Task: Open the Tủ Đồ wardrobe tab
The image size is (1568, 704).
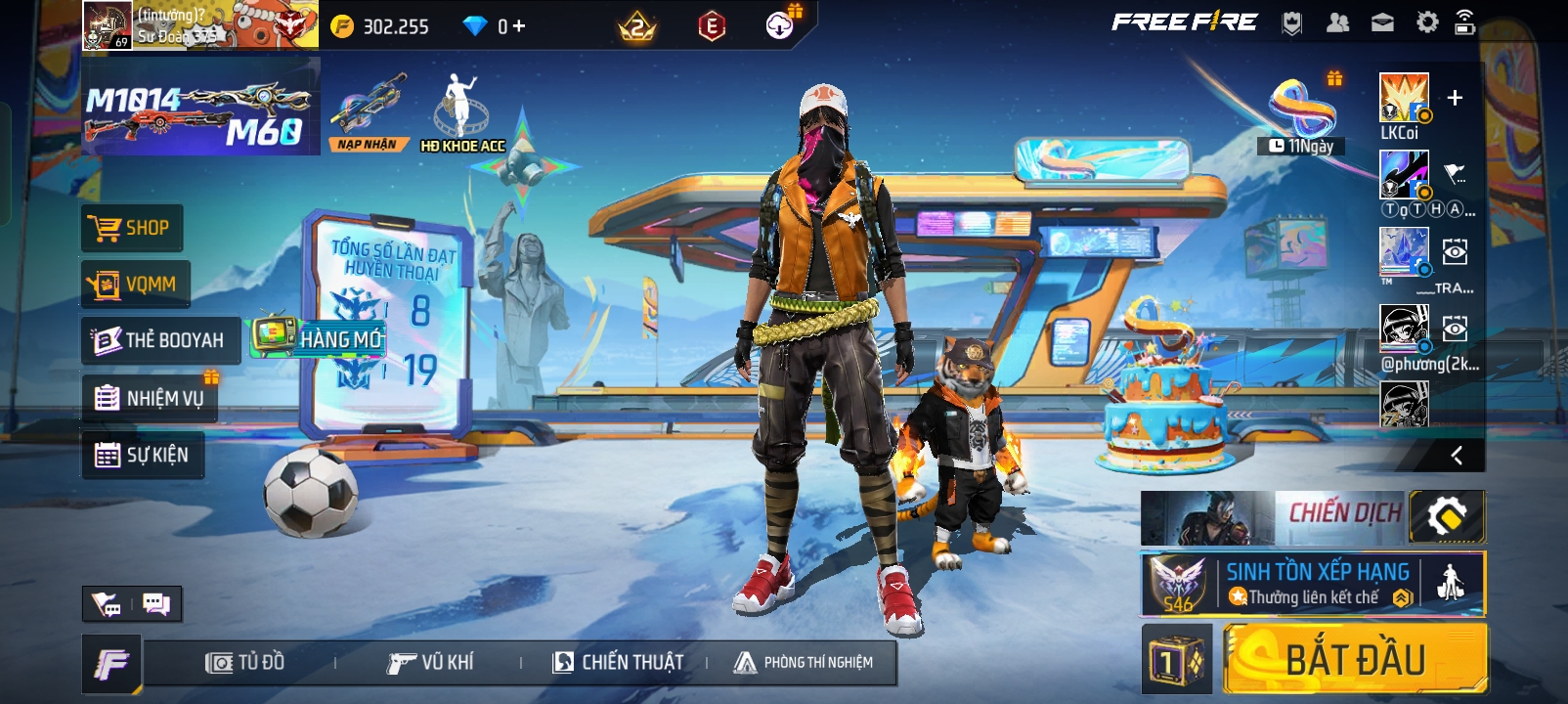Action: point(245,663)
